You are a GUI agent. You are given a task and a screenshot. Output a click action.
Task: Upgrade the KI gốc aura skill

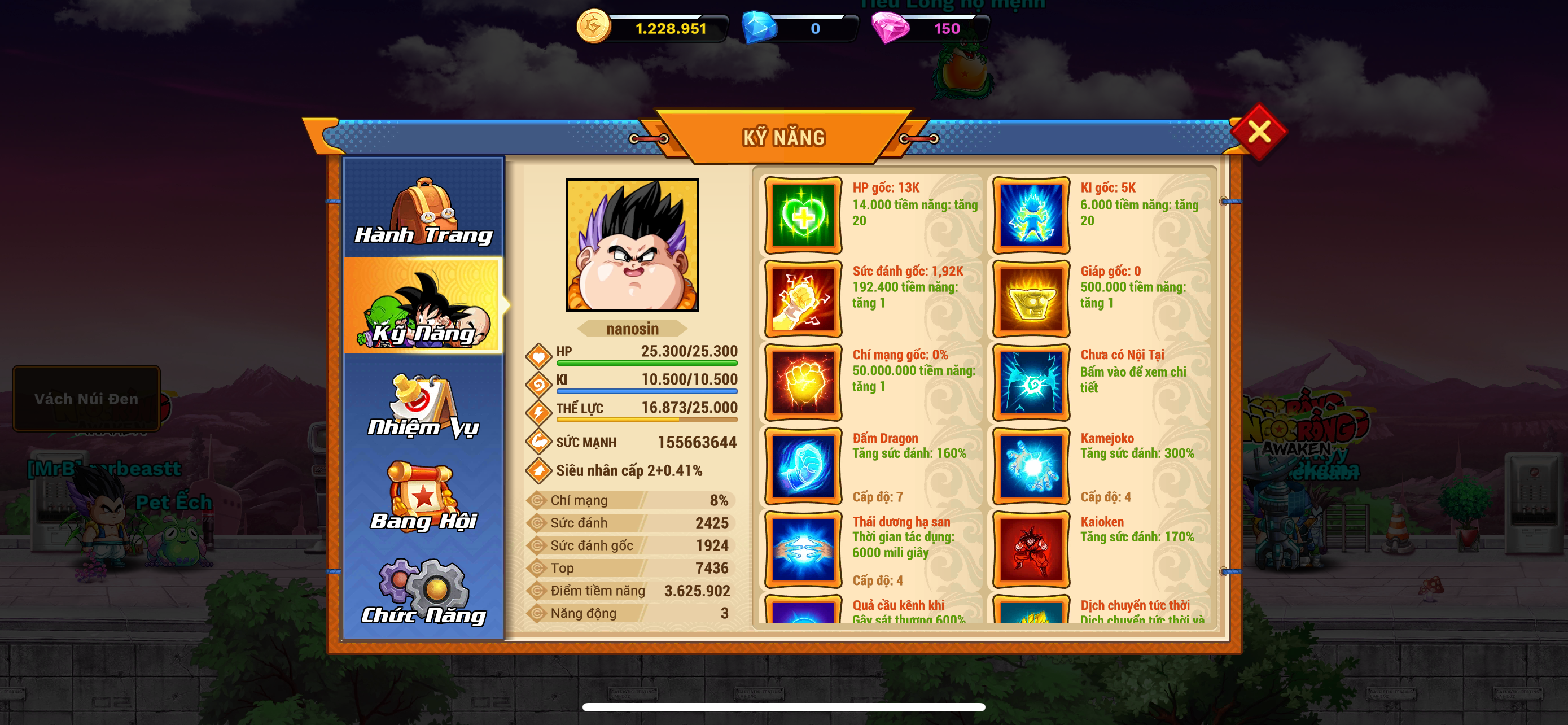point(1031,216)
